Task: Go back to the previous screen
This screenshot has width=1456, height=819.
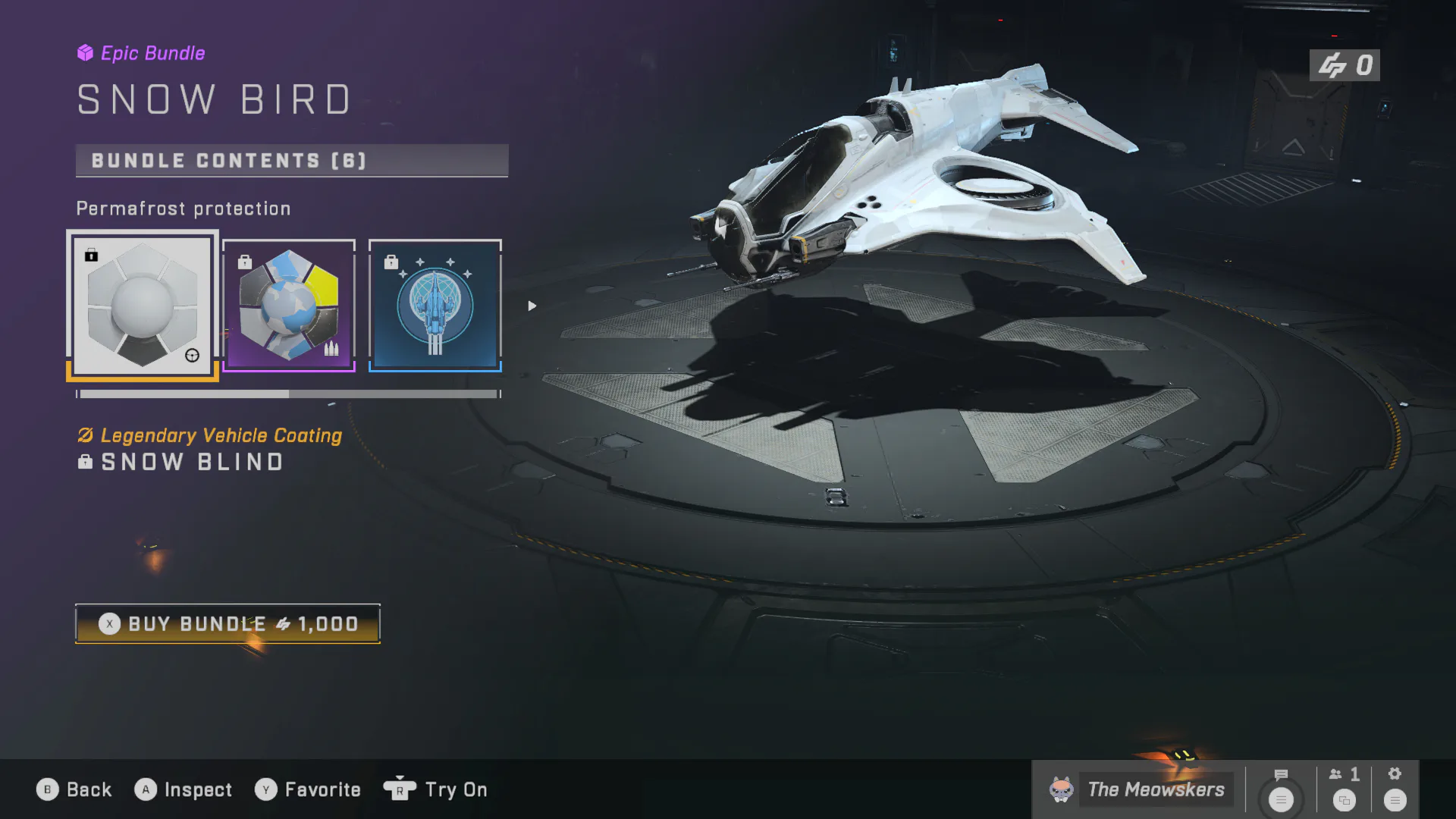Action: tap(74, 789)
